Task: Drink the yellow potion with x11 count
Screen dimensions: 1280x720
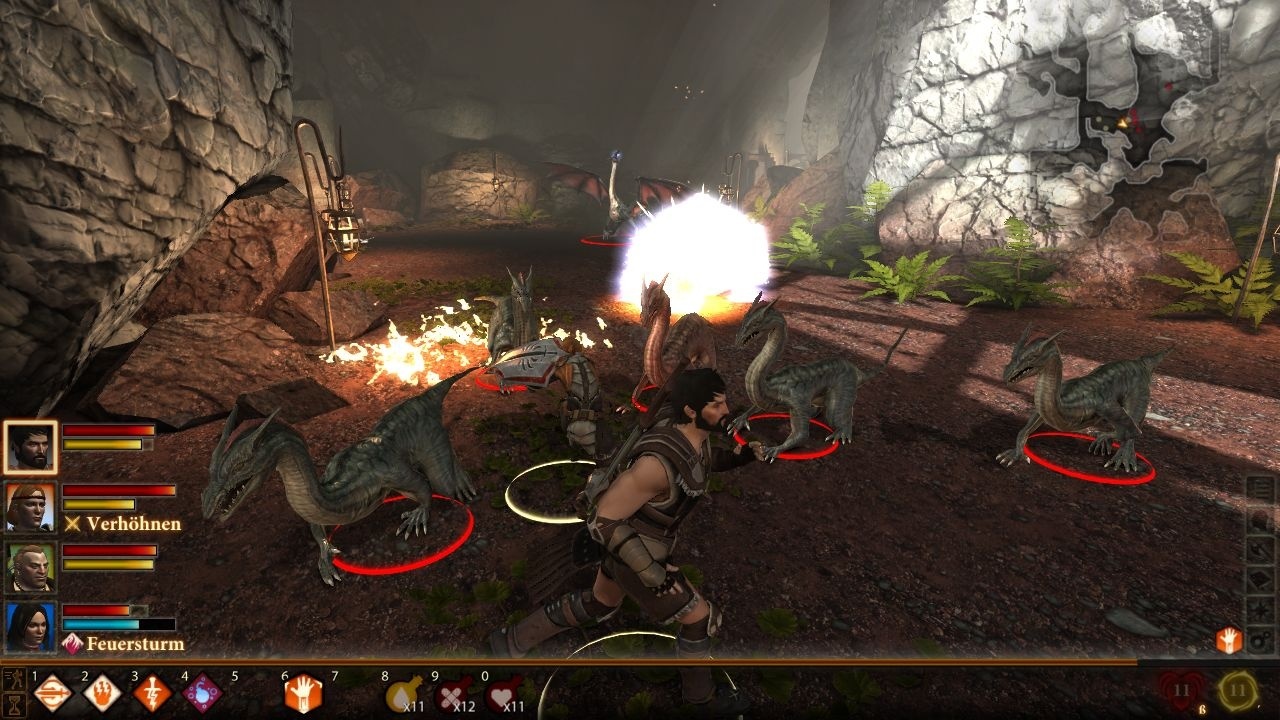Action: tap(405, 692)
